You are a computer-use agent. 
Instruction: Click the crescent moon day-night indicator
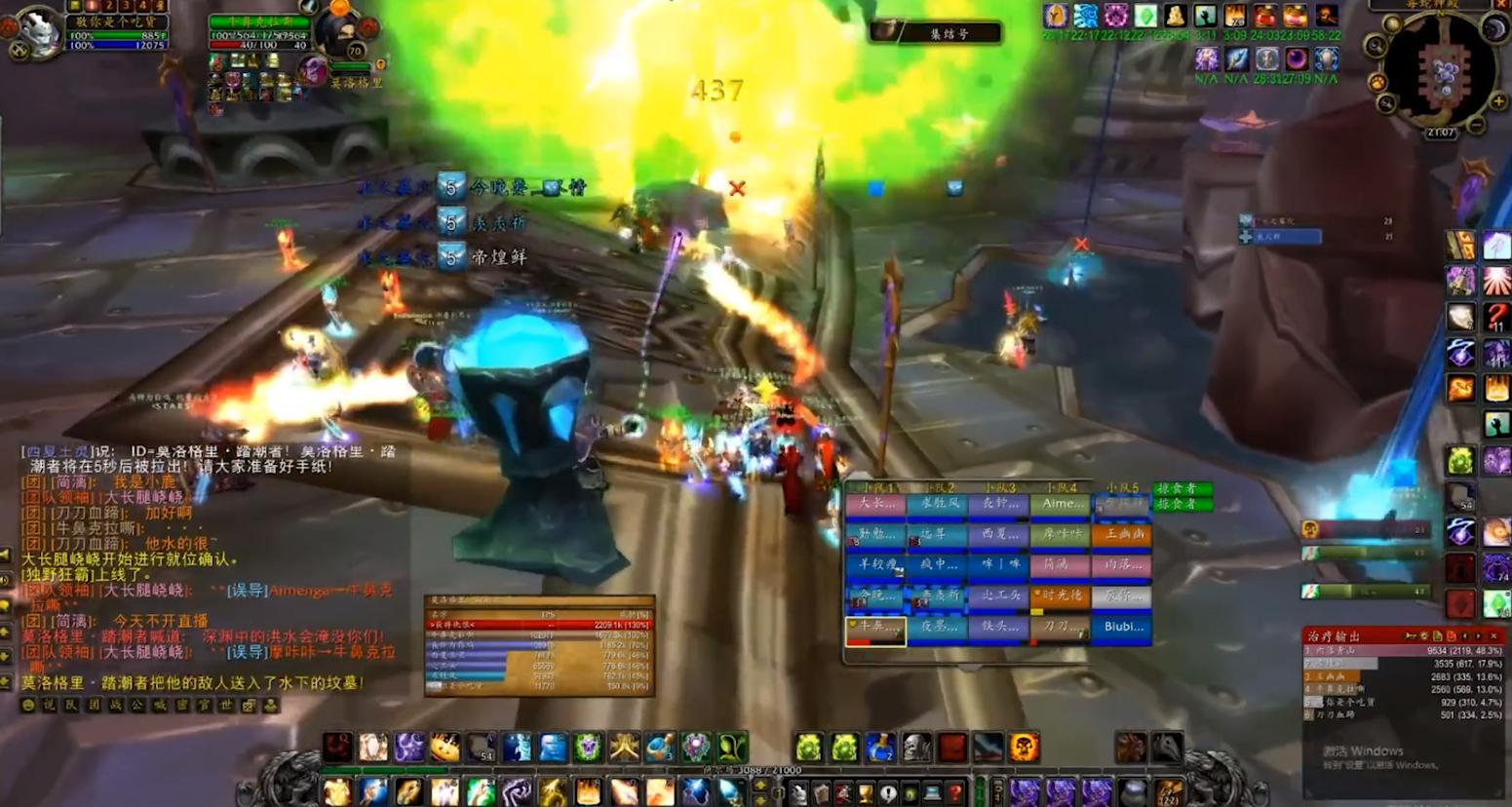point(1493,30)
